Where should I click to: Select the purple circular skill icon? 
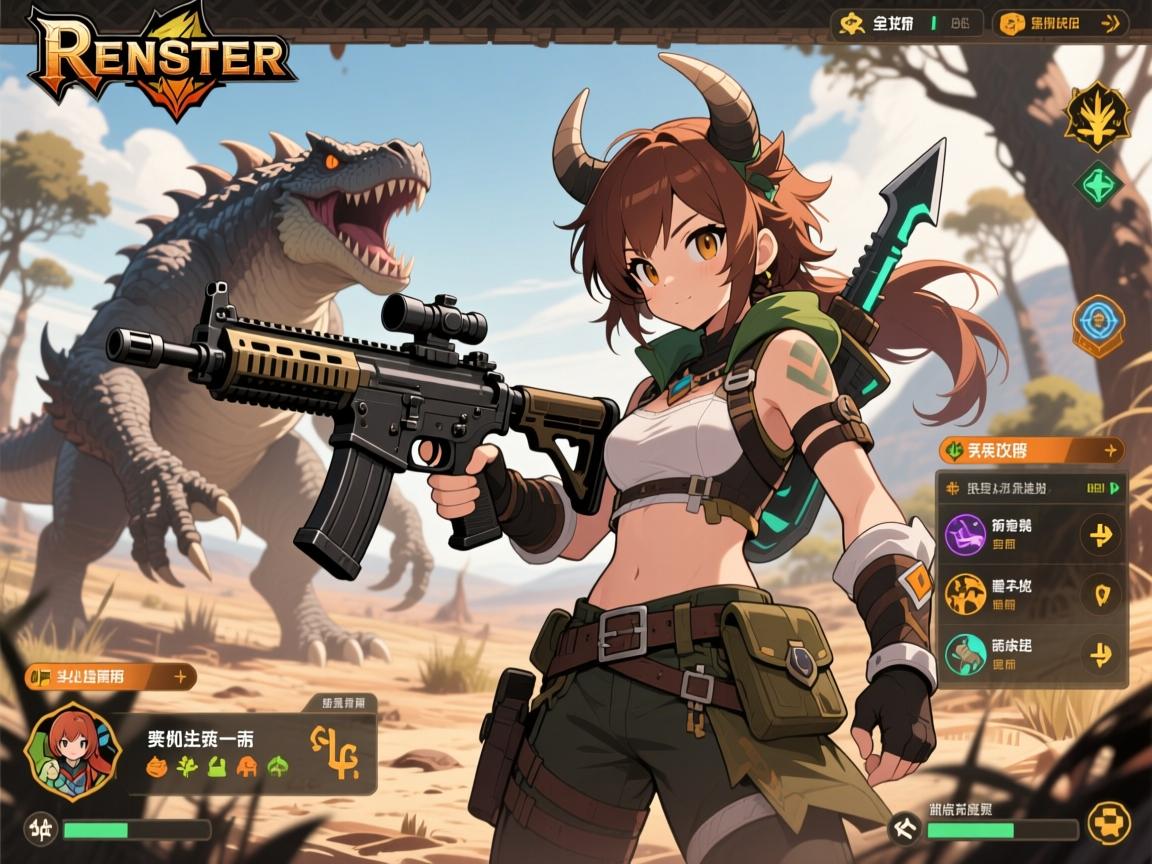(x=965, y=536)
